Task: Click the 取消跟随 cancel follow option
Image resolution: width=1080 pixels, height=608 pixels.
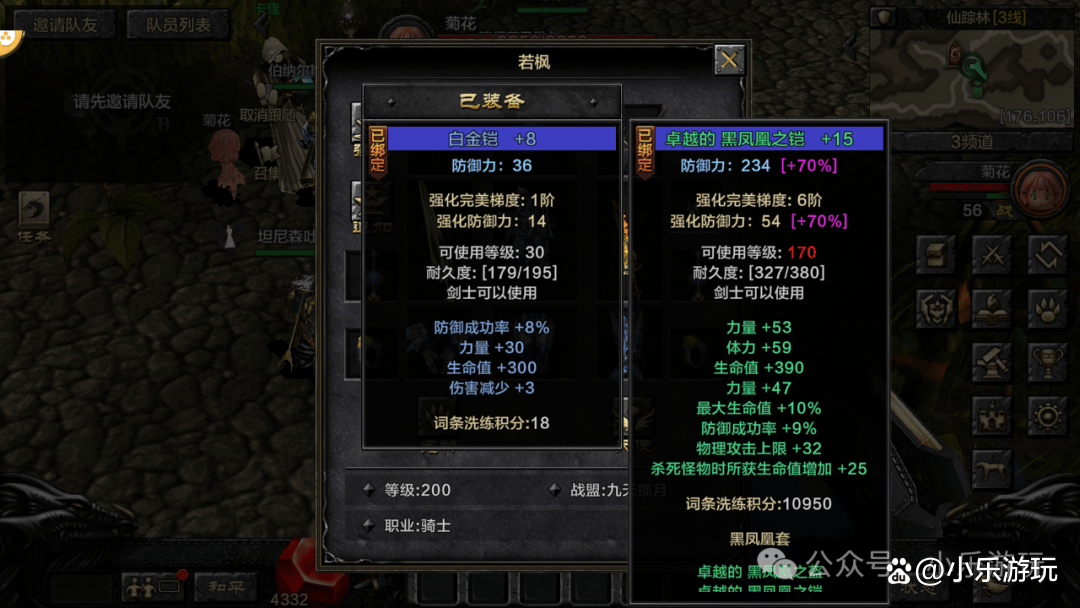Action: (x=267, y=116)
